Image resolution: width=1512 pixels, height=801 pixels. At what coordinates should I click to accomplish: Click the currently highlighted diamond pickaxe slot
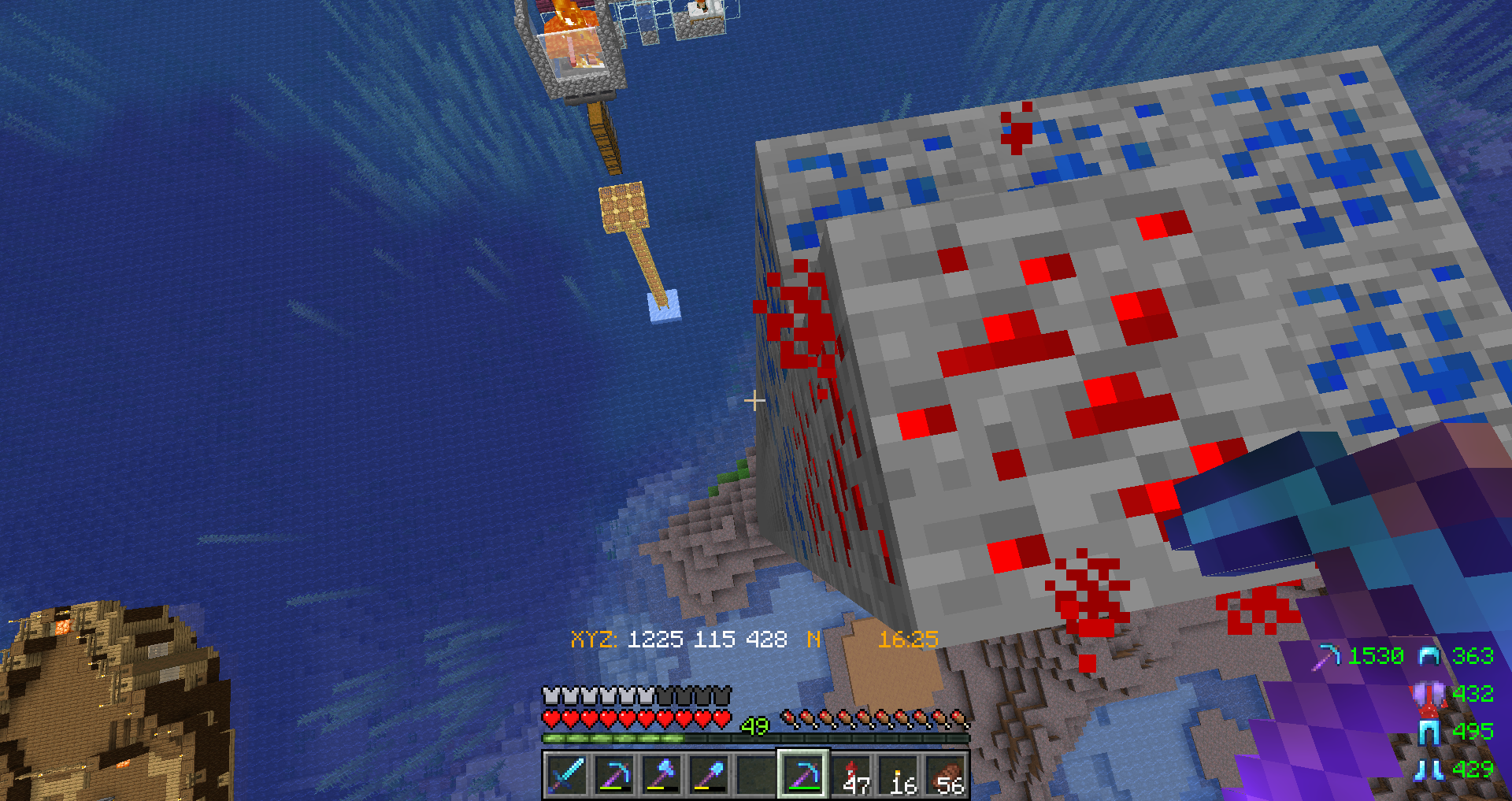click(x=802, y=775)
